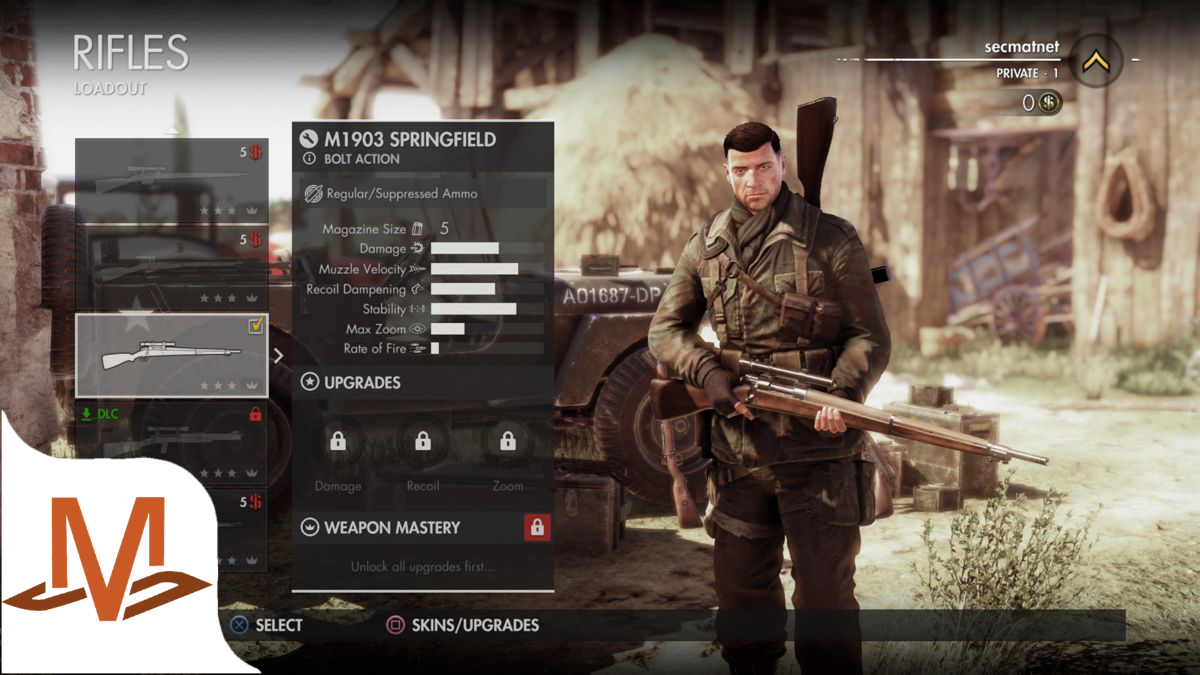Screen dimensions: 1200x675
Task: Click the red Weapon Mastery lock
Action: point(537,527)
